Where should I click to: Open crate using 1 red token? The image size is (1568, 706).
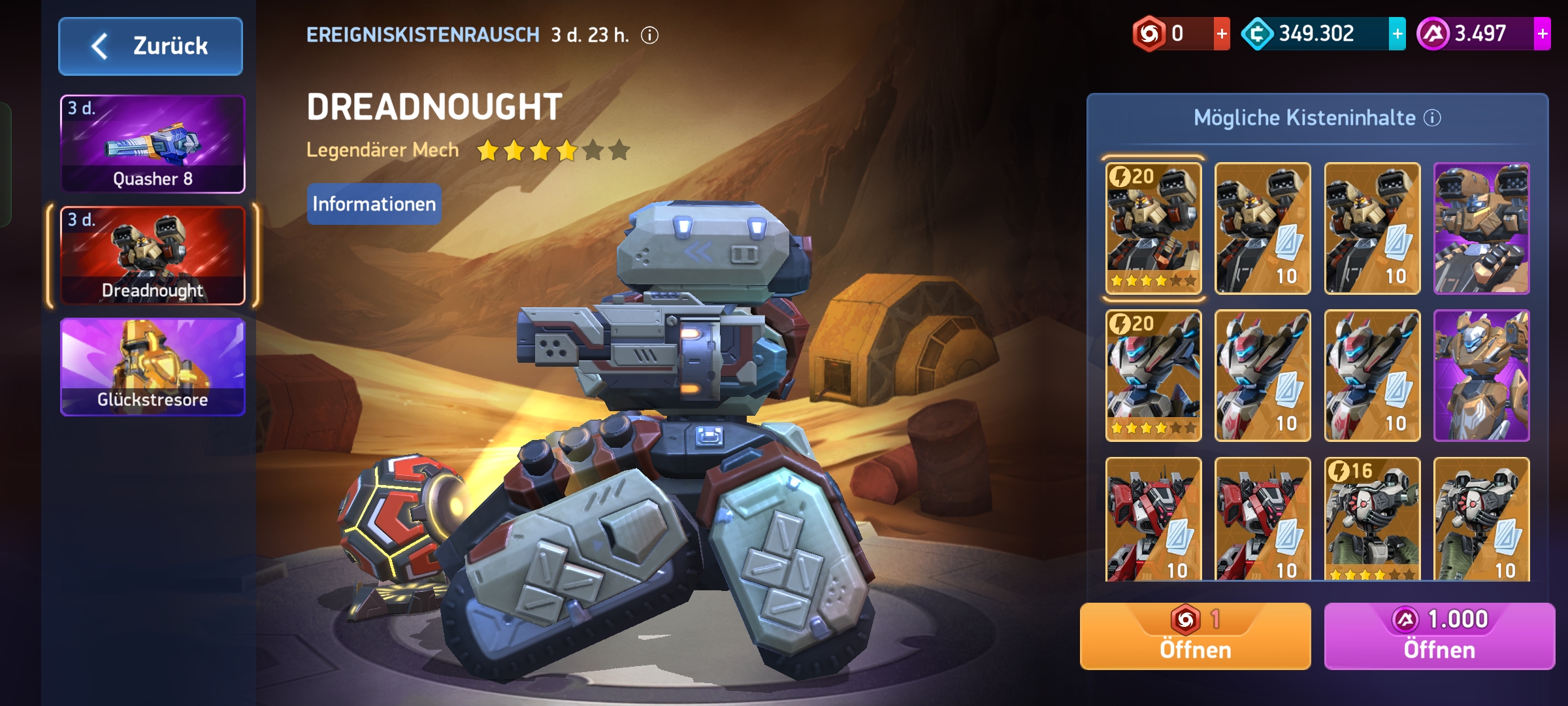coord(1195,636)
